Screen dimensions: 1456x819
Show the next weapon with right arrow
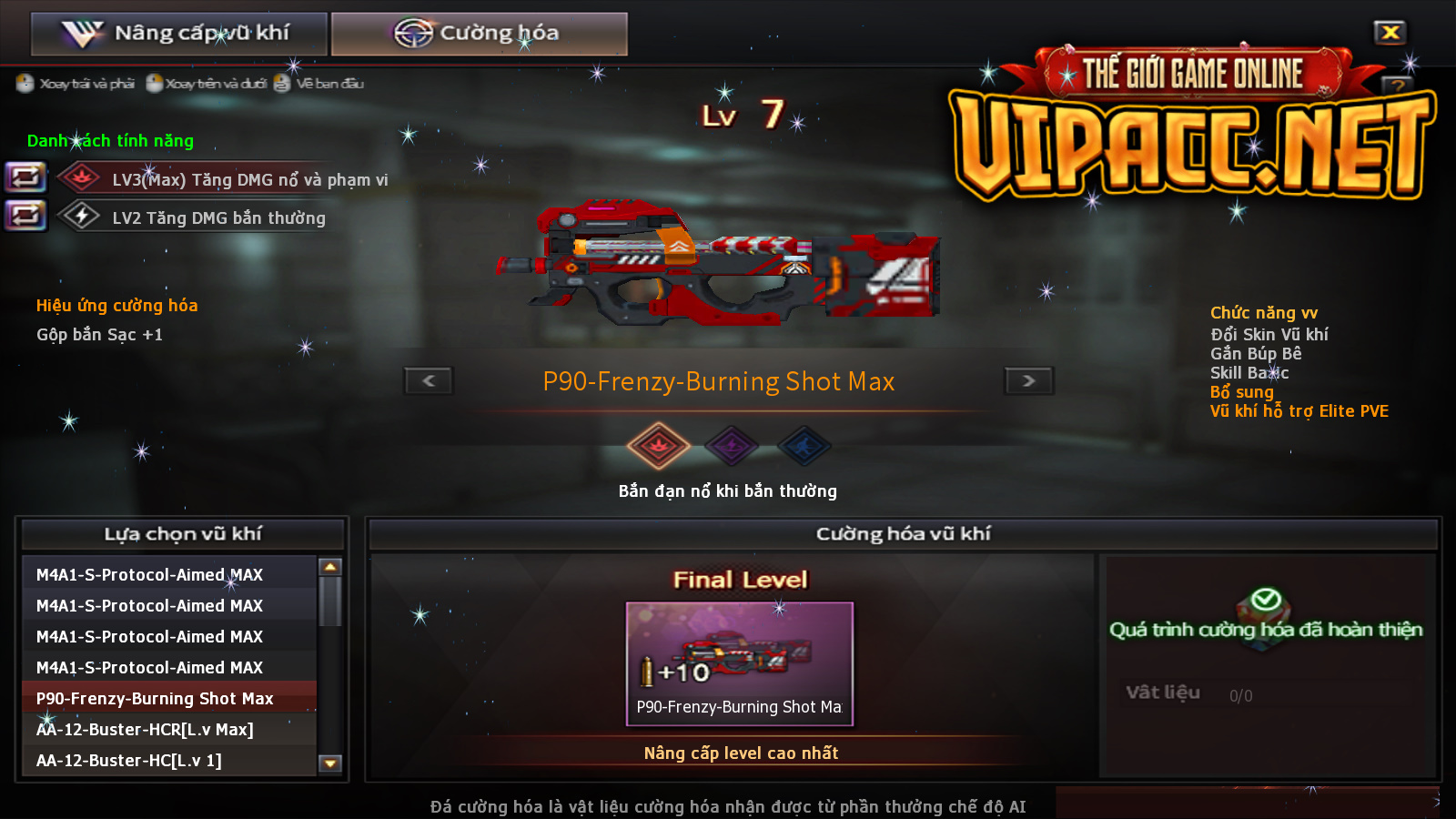(x=1028, y=380)
